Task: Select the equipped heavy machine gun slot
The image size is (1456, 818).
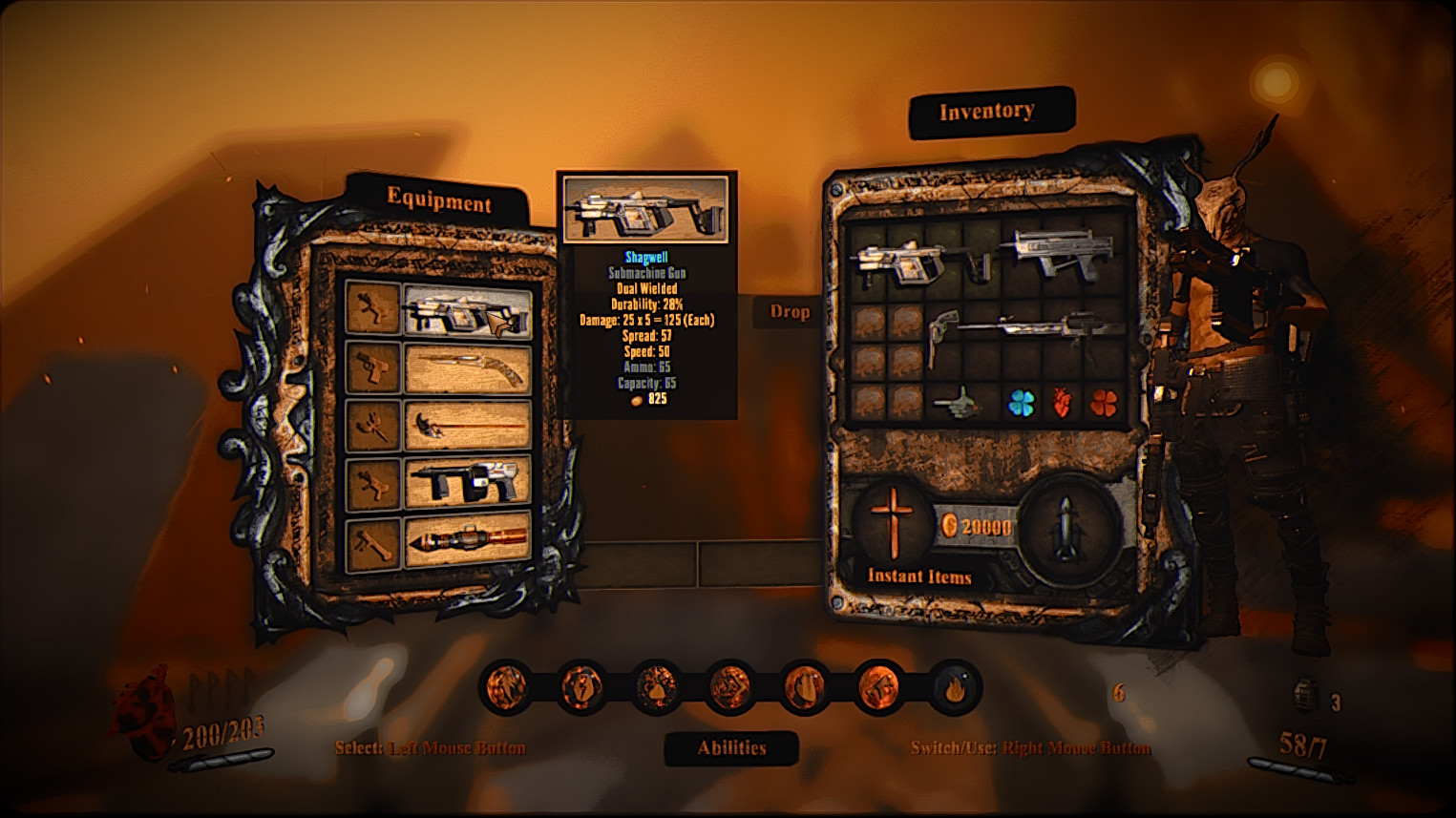Action: point(467,484)
